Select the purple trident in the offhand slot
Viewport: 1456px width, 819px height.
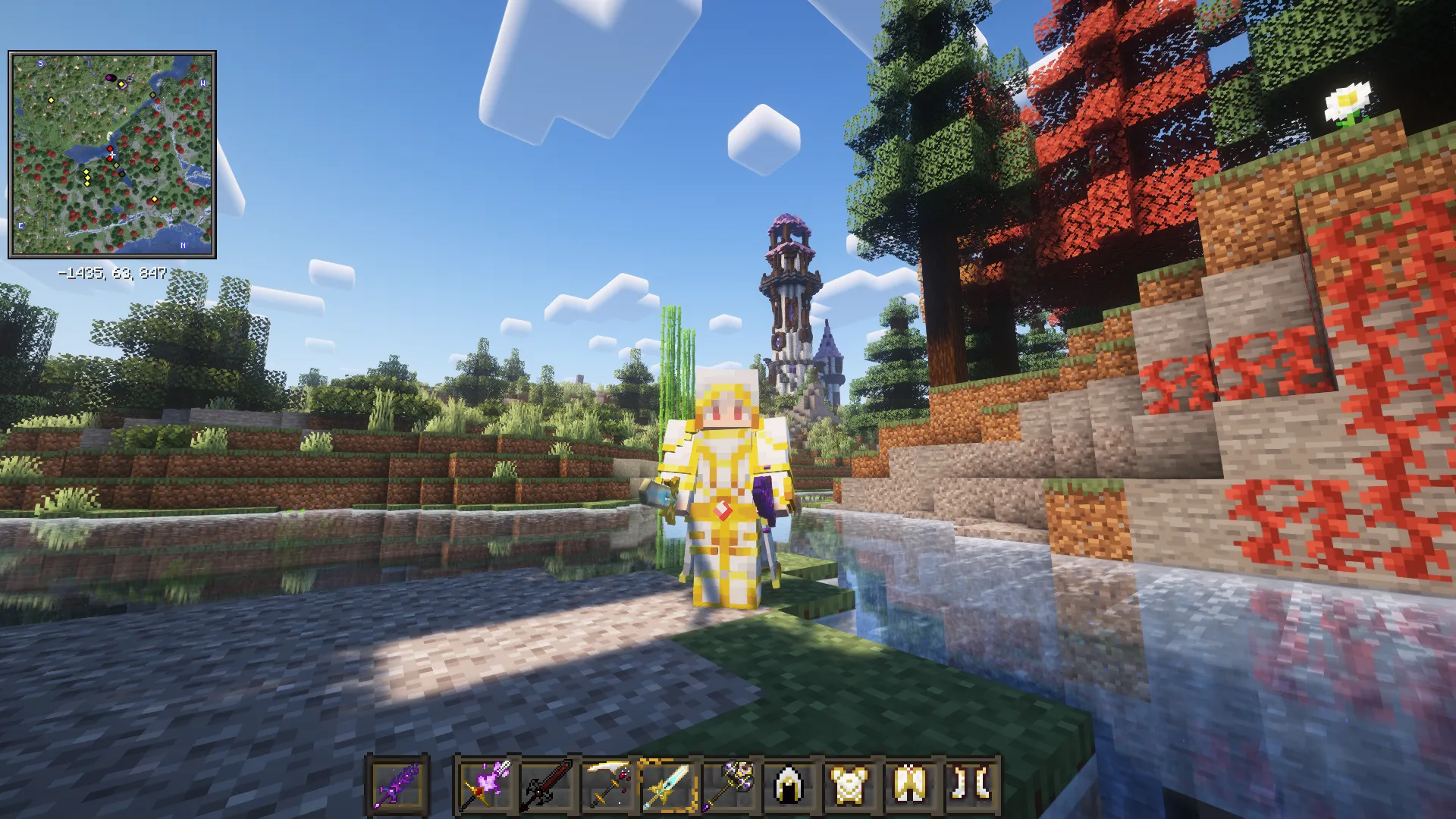(397, 784)
